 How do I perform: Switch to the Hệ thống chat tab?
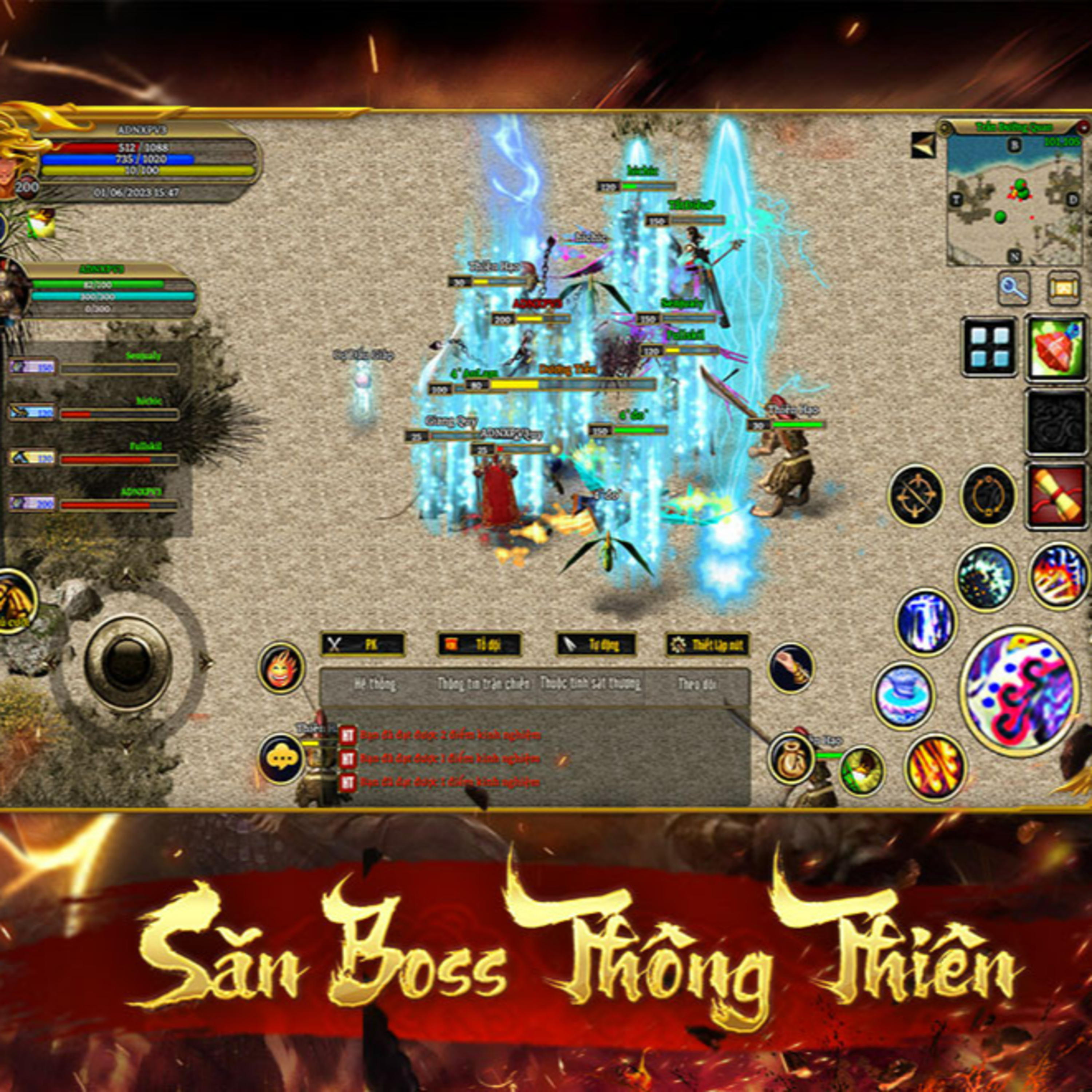click(376, 683)
